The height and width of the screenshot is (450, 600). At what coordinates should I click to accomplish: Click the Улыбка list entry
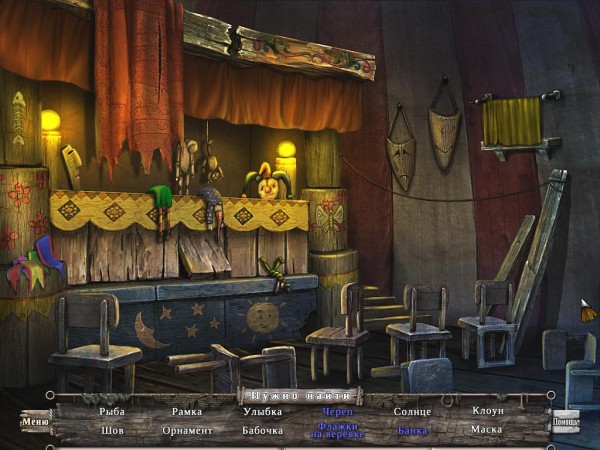(262, 411)
